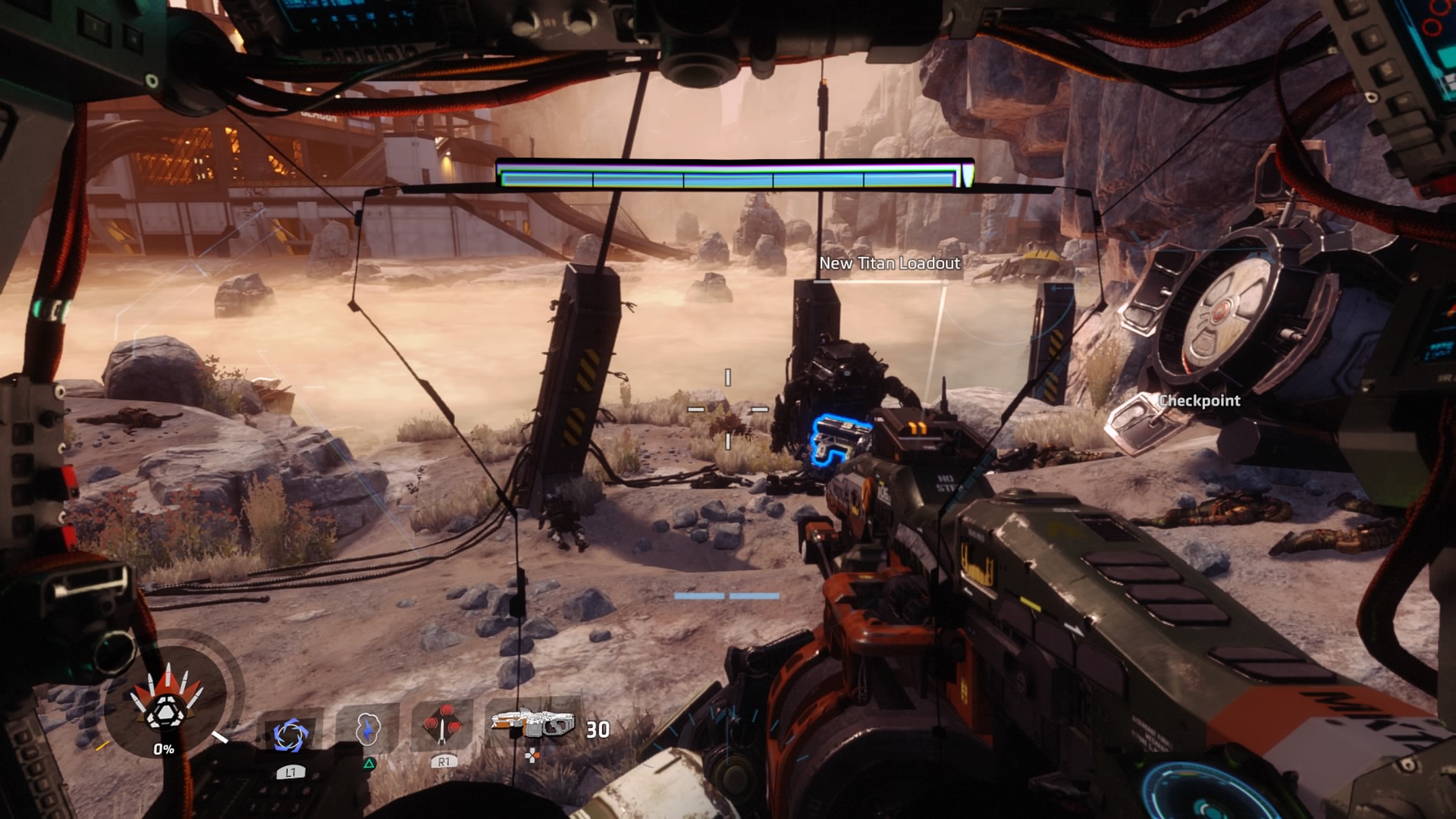Select the New Titan Loadout marker
The height and width of the screenshot is (819, 1456).
tap(889, 263)
